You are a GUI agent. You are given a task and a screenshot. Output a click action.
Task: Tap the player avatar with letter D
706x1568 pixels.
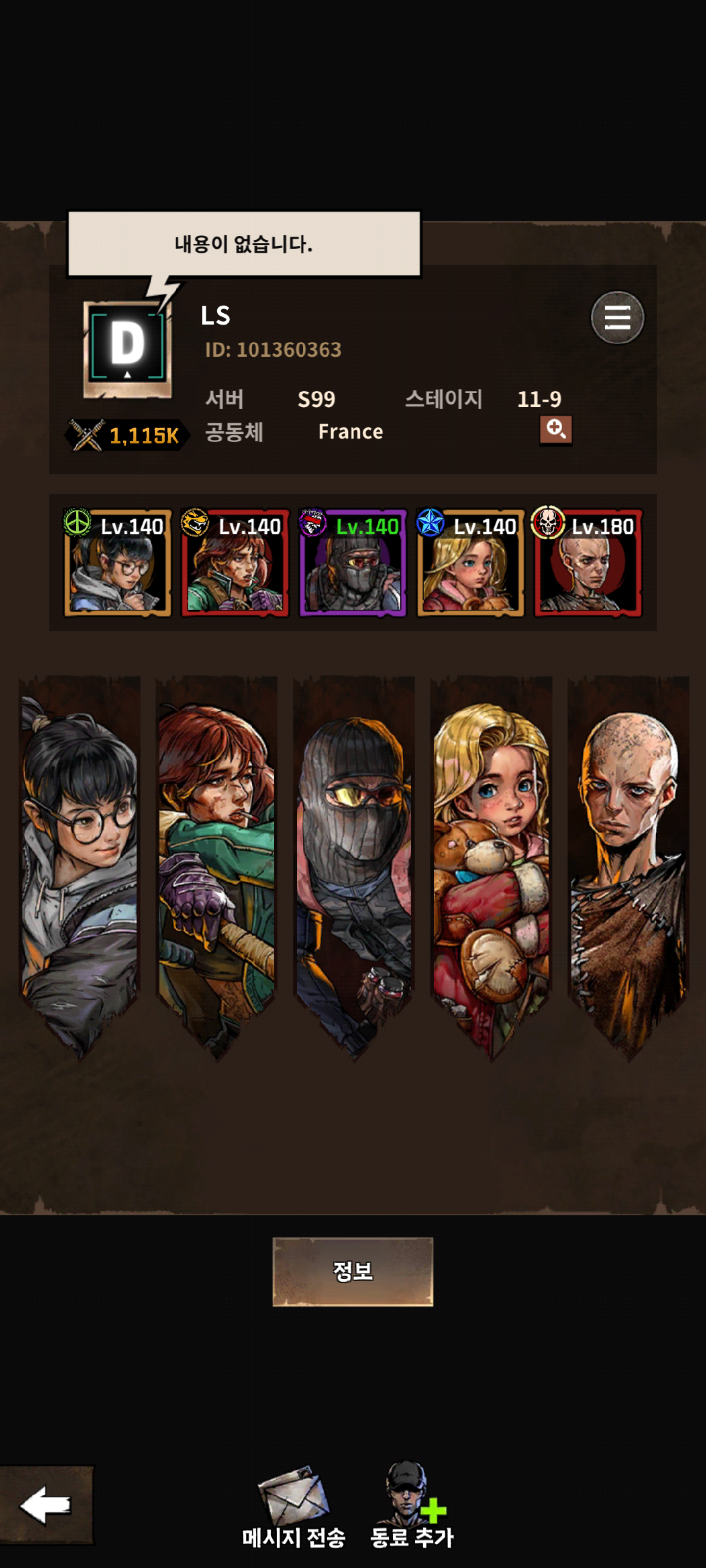[x=127, y=349]
